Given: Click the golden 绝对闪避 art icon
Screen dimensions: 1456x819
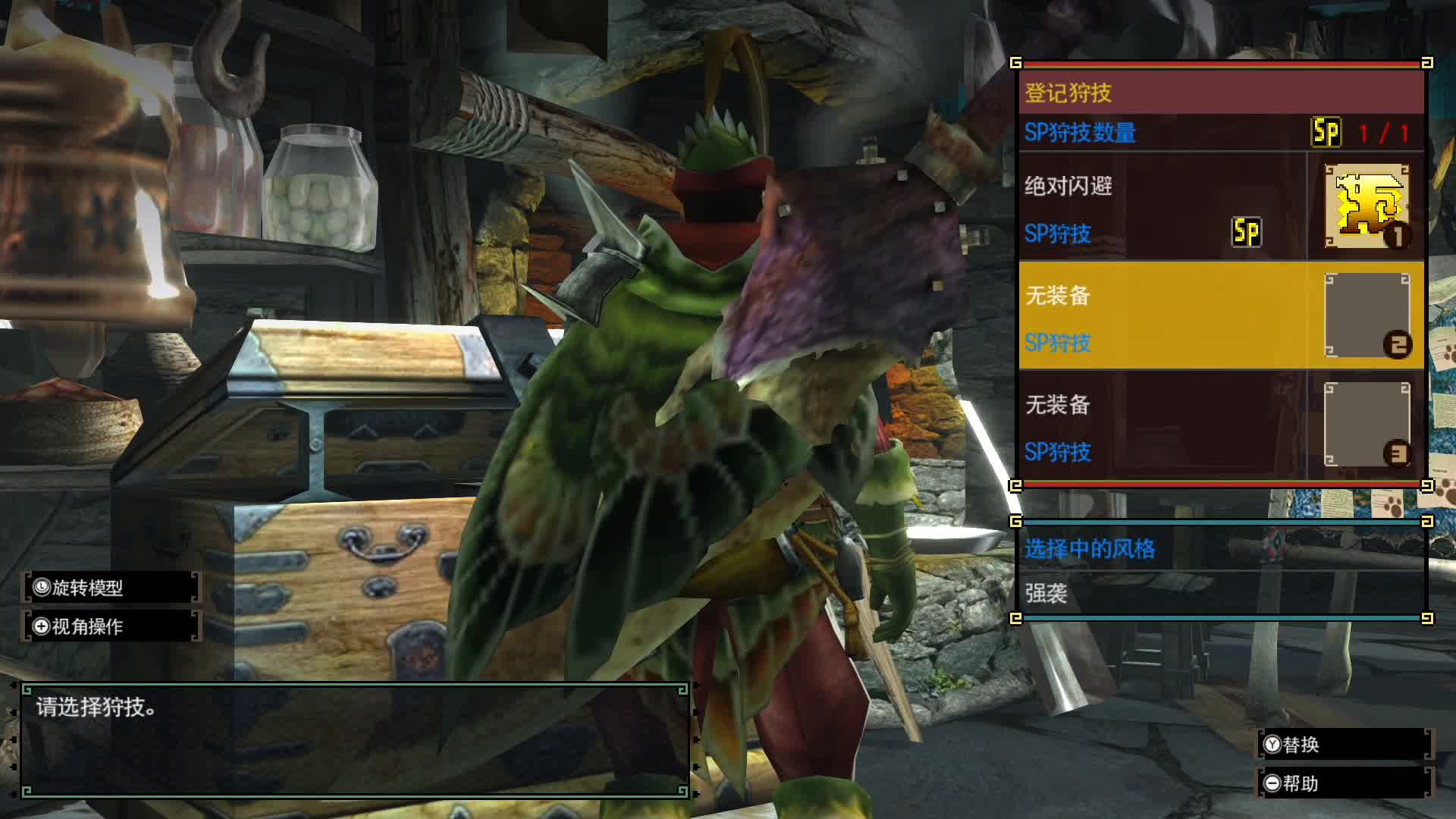Looking at the screenshot, I should [x=1367, y=206].
